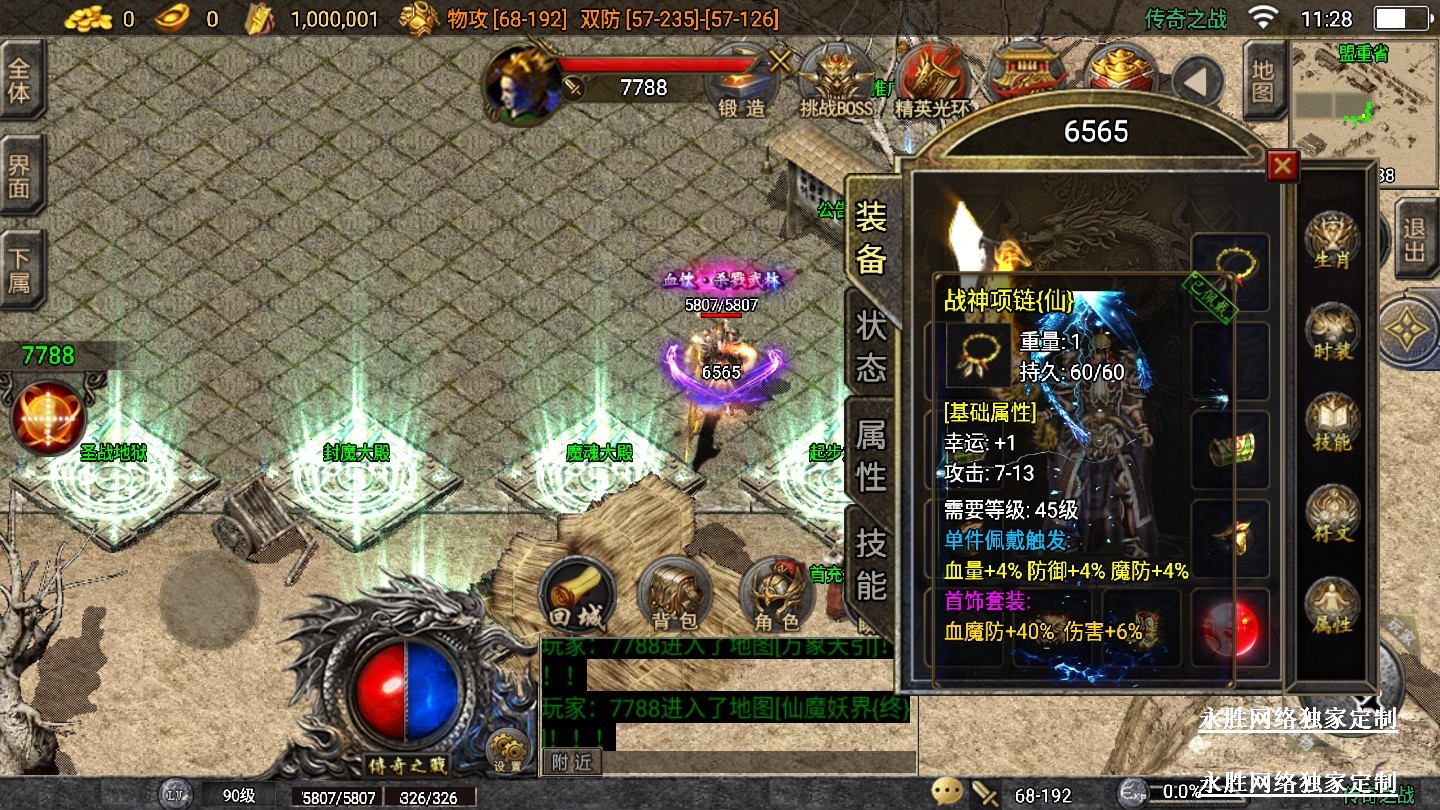
Task: Switch to the 状态 status tab
Action: coord(871,346)
